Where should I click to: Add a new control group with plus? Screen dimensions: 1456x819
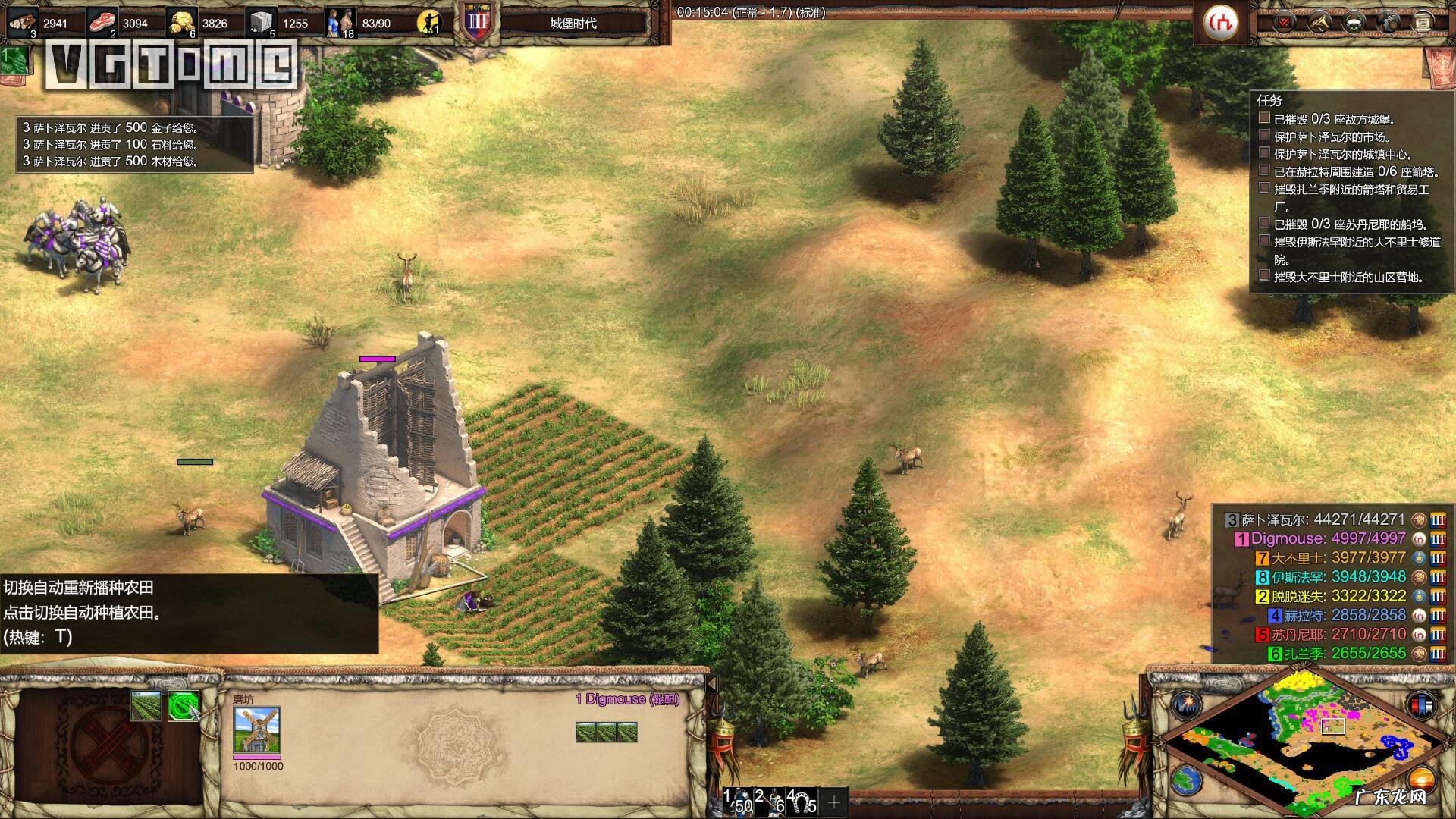(x=834, y=802)
